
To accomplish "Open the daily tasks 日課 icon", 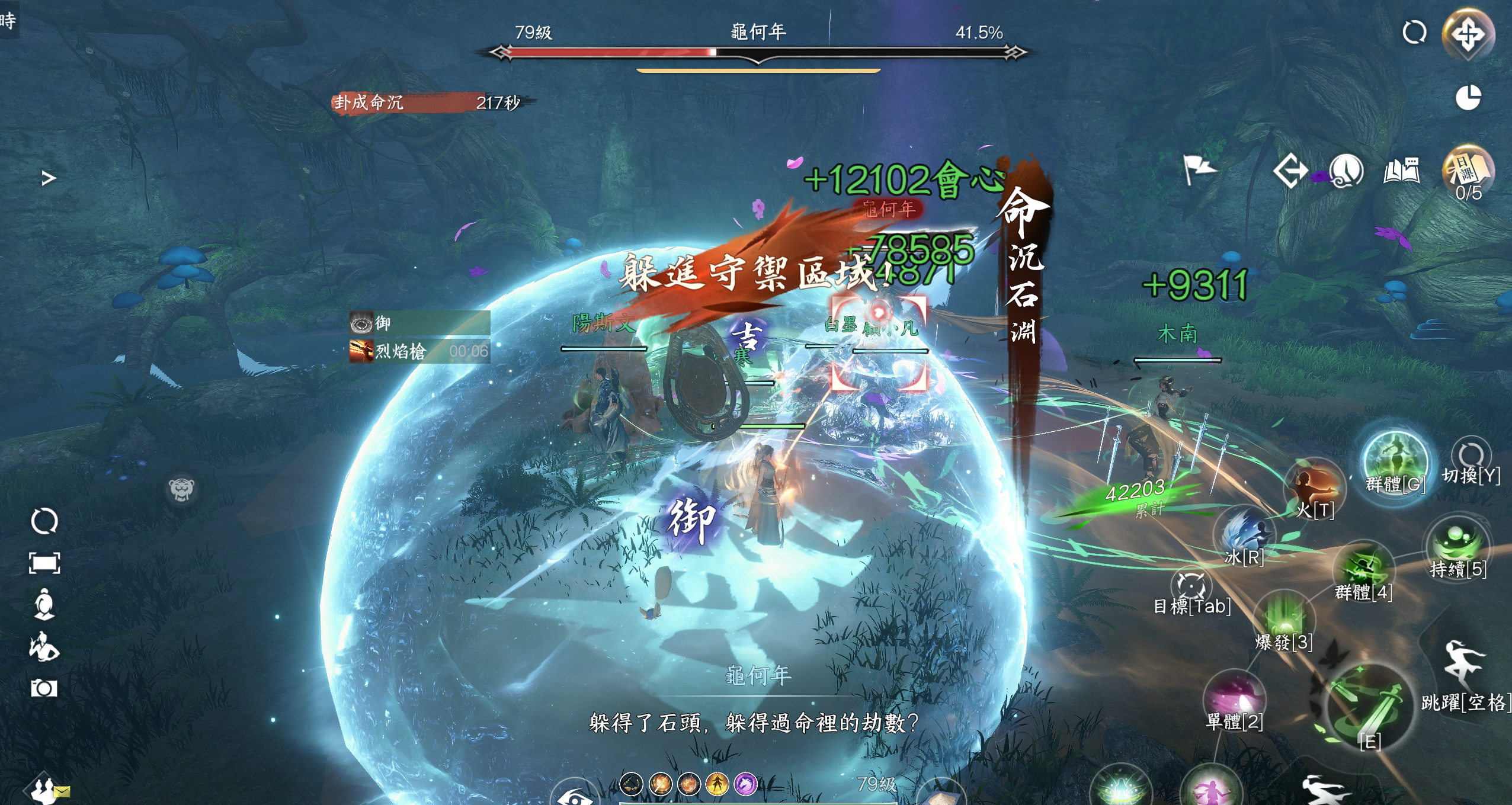I will [x=1468, y=172].
